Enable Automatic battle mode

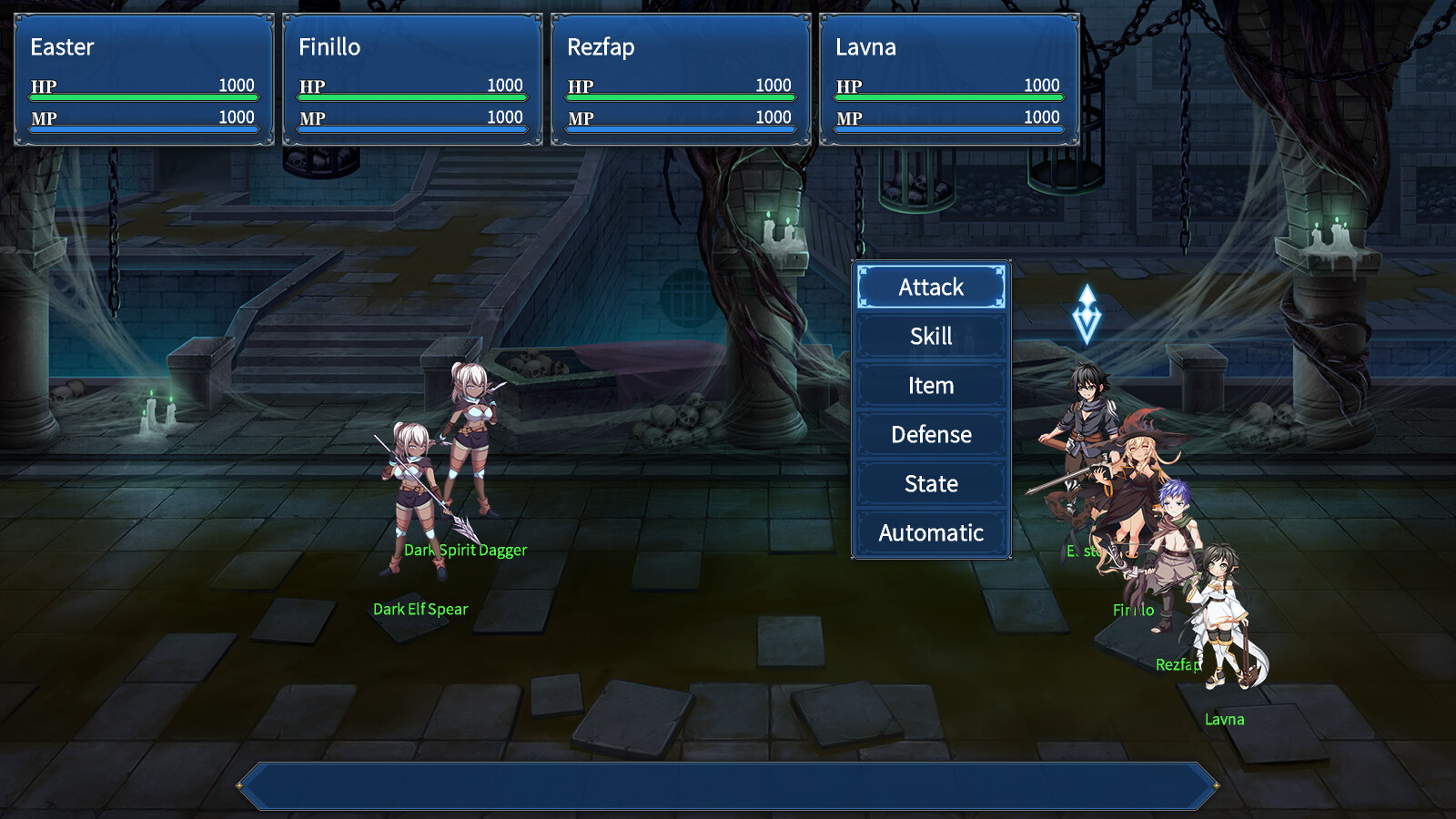pyautogui.click(x=930, y=532)
